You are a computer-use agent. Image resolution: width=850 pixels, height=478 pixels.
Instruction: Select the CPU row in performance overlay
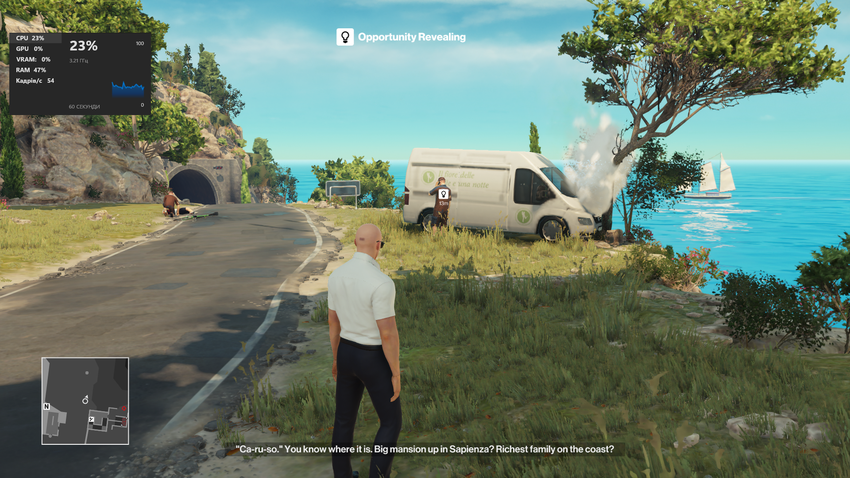[x=30, y=38]
